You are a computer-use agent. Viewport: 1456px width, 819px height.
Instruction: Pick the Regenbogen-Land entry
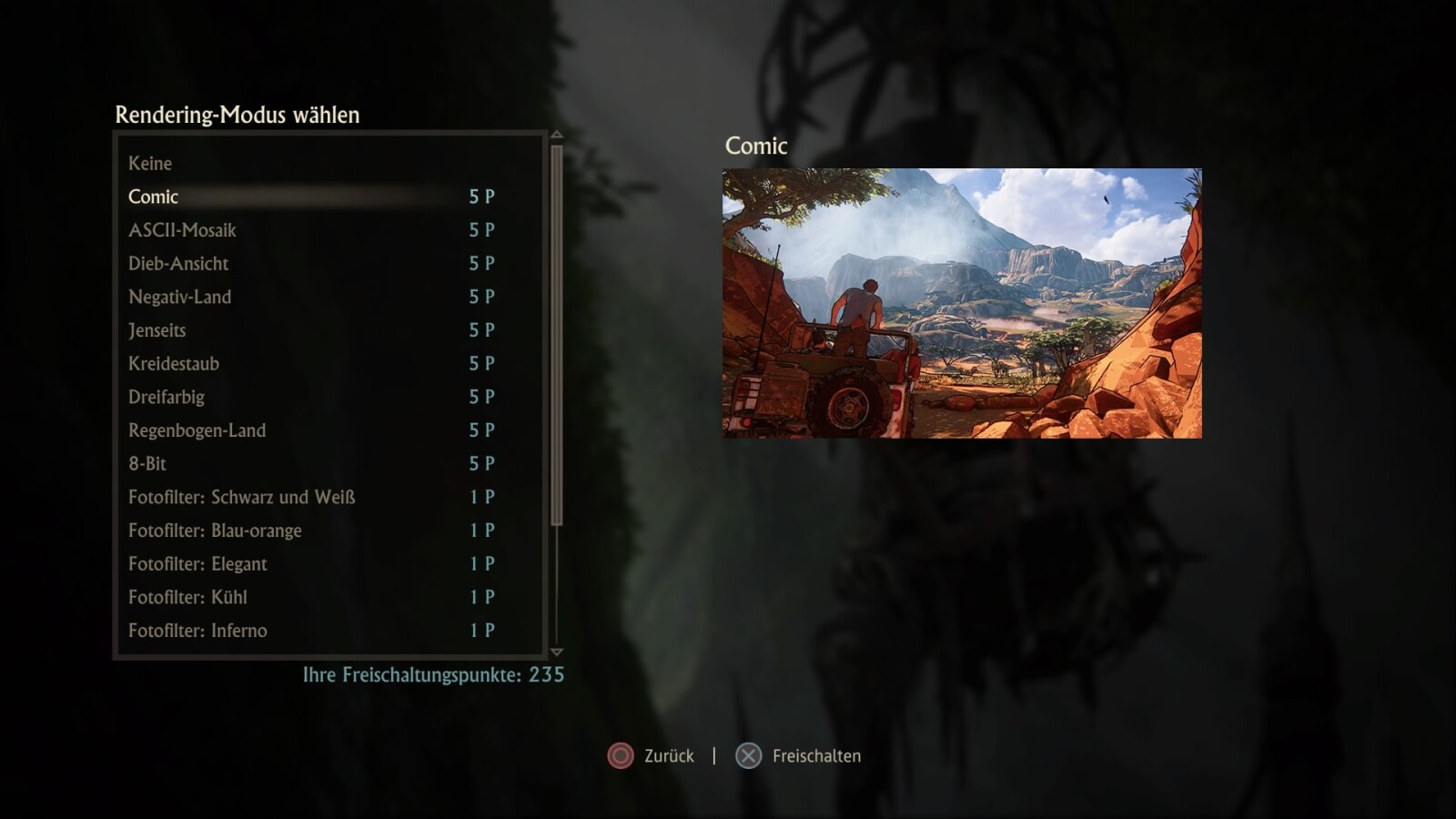click(x=197, y=430)
